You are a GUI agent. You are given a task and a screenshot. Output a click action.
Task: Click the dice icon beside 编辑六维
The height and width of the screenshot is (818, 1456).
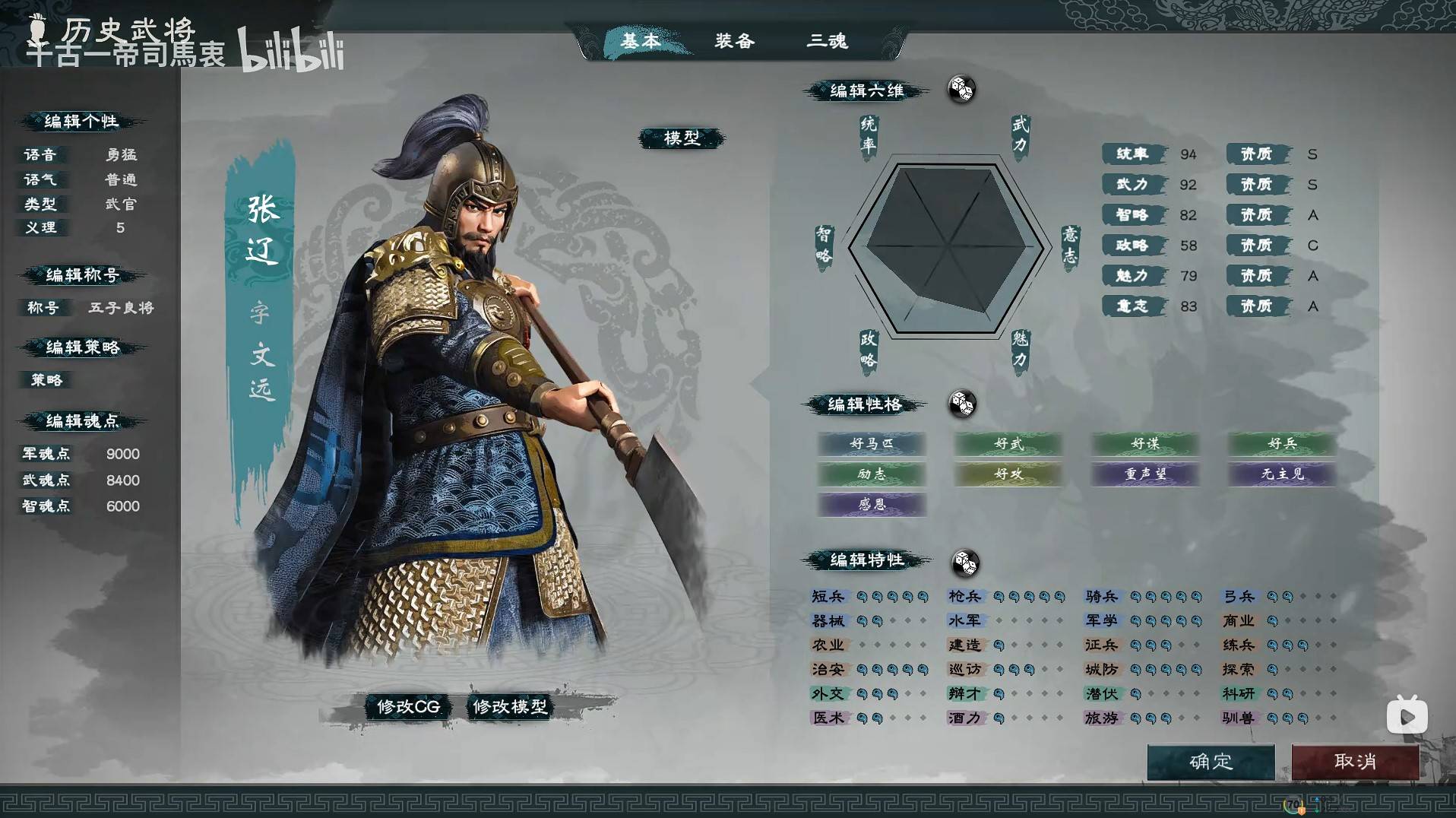point(962,90)
